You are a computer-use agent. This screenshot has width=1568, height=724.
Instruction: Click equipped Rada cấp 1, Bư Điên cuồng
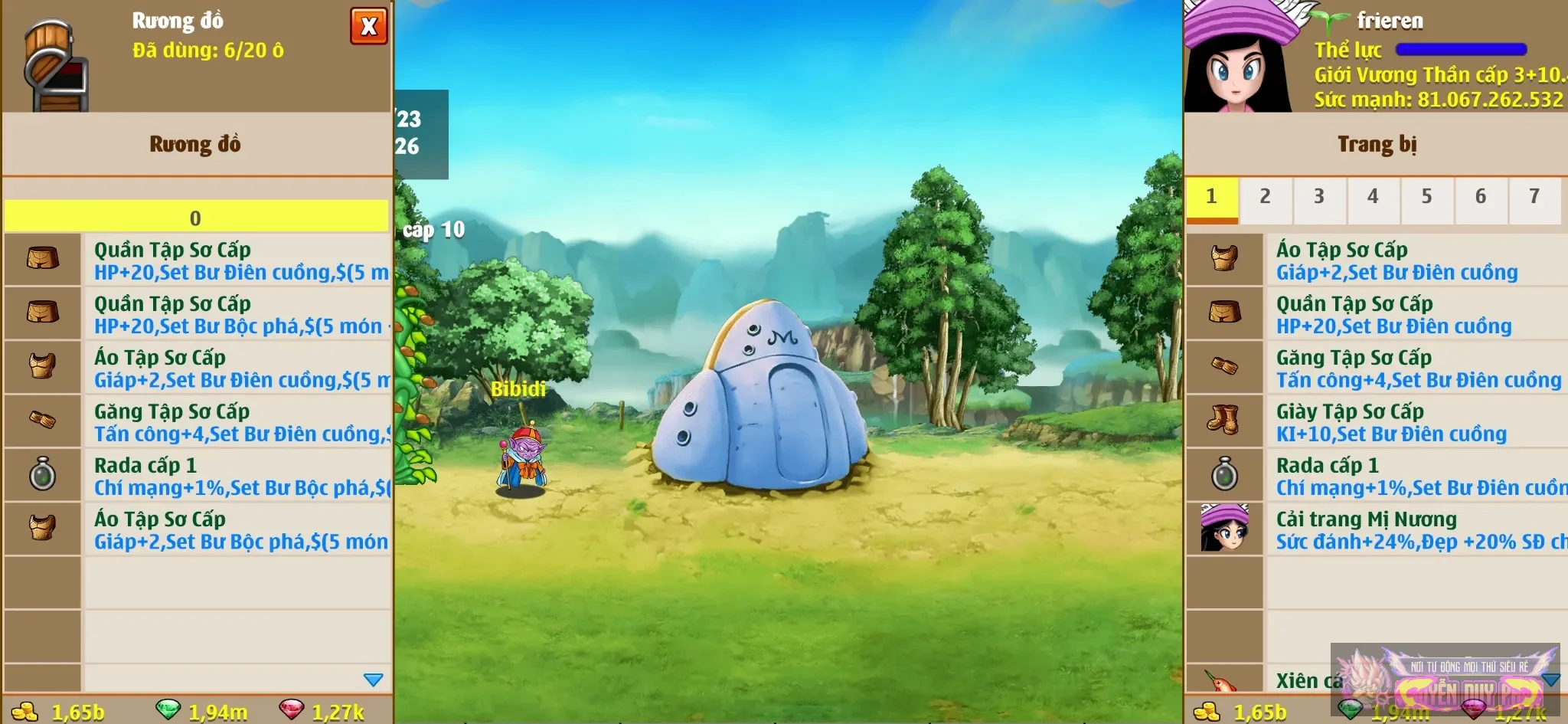point(1416,476)
